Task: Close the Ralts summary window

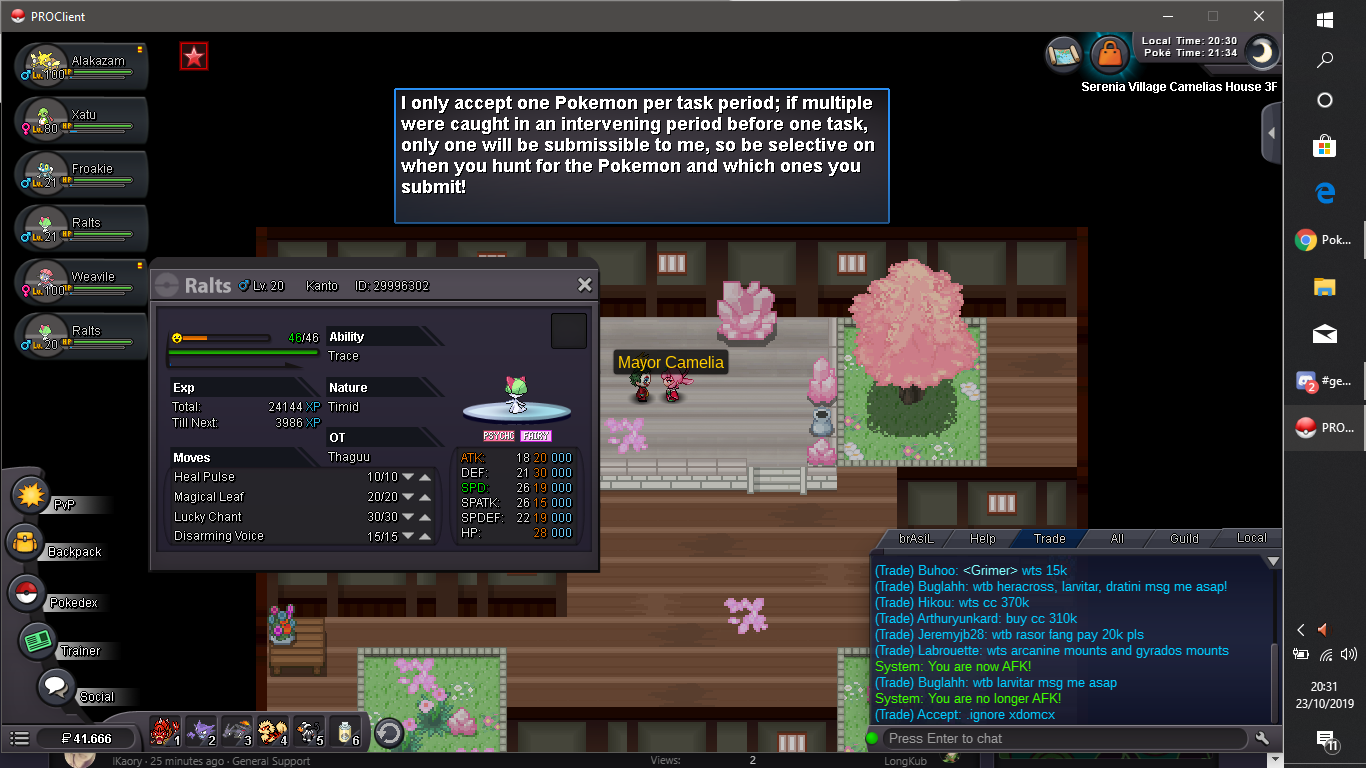Action: pyautogui.click(x=585, y=285)
